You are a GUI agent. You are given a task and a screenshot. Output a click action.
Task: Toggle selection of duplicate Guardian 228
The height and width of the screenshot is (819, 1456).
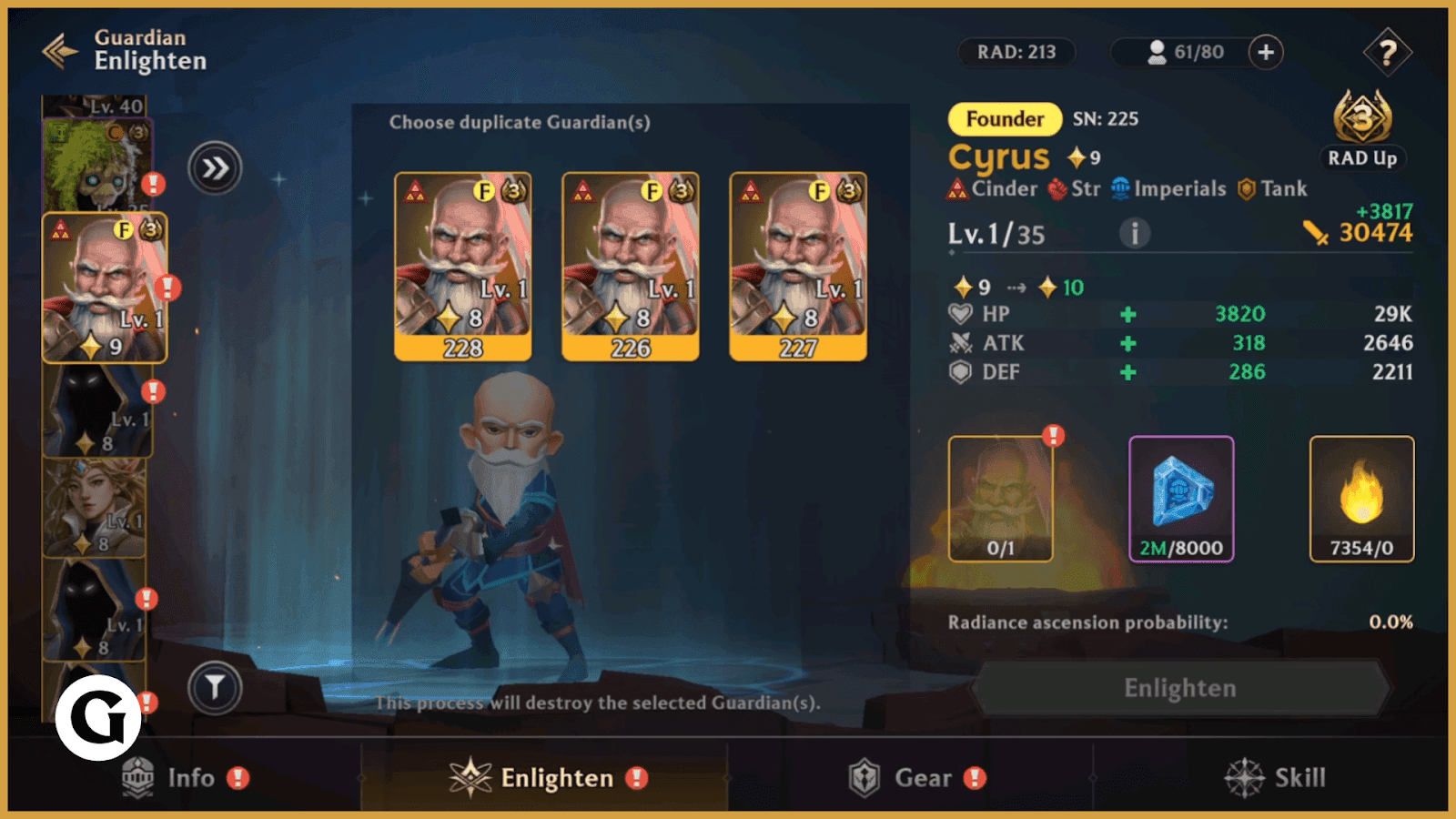[462, 264]
